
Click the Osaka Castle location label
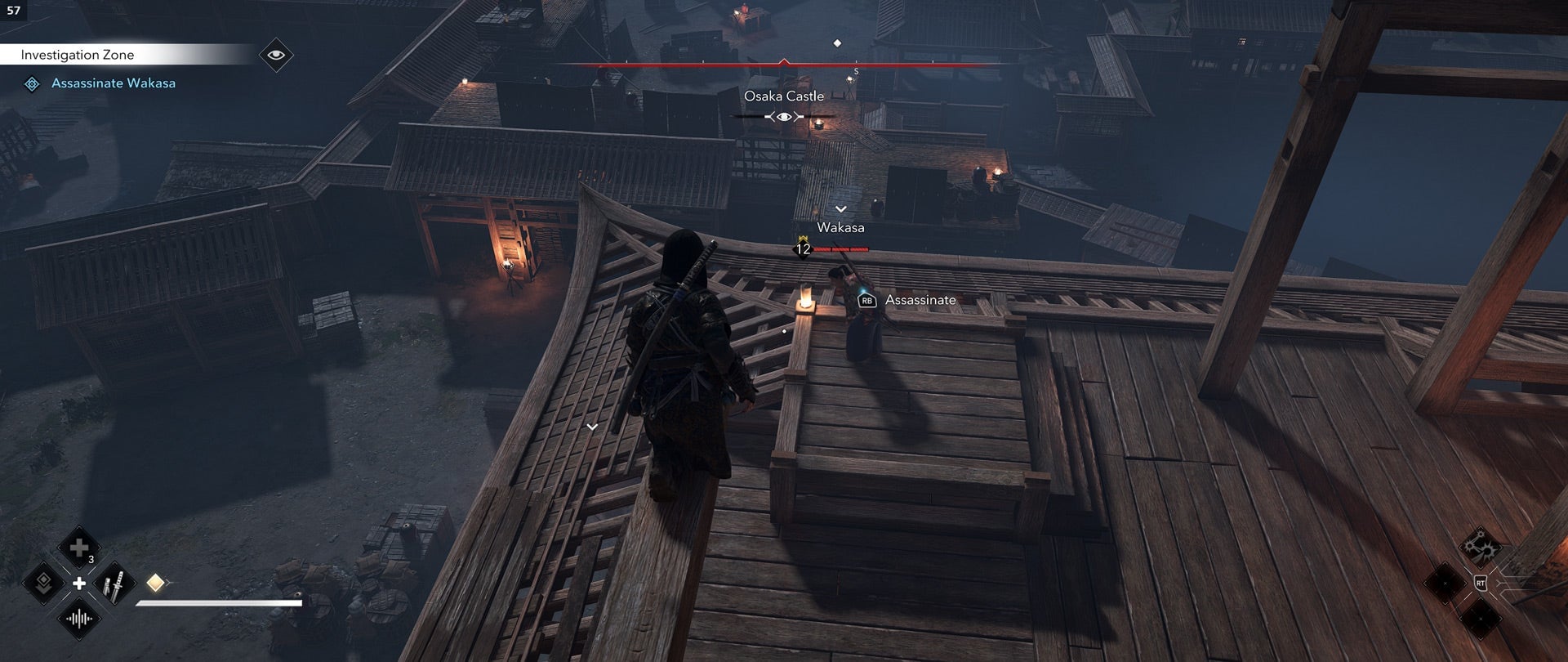pyautogui.click(x=784, y=96)
